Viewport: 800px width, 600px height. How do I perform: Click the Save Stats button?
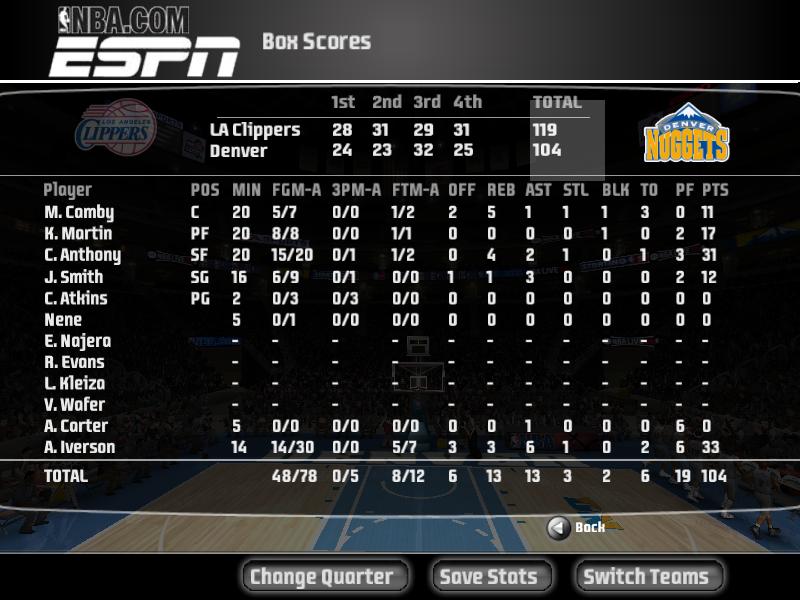(x=488, y=576)
